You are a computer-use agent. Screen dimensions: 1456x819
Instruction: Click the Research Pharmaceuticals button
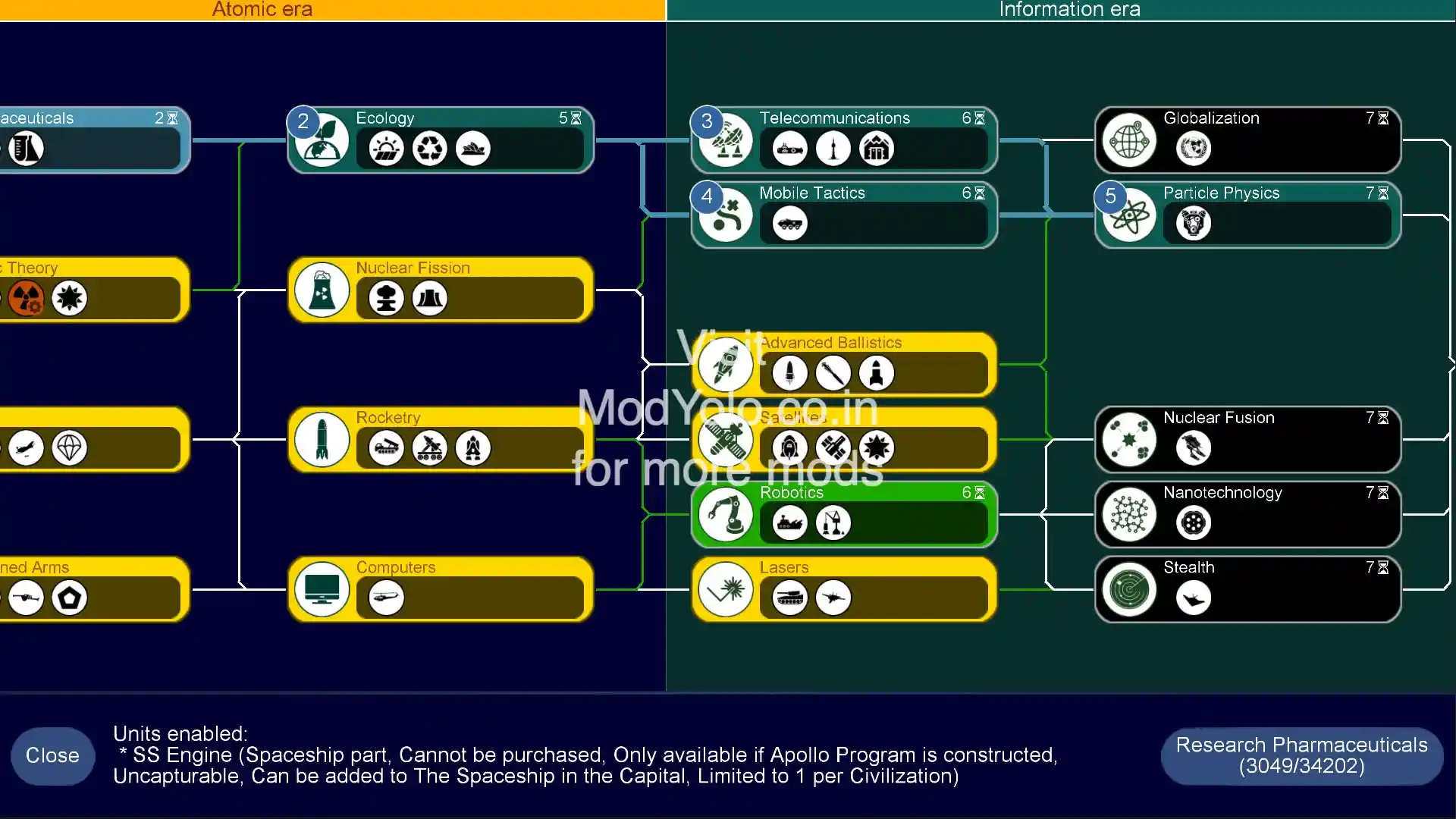point(1301,755)
